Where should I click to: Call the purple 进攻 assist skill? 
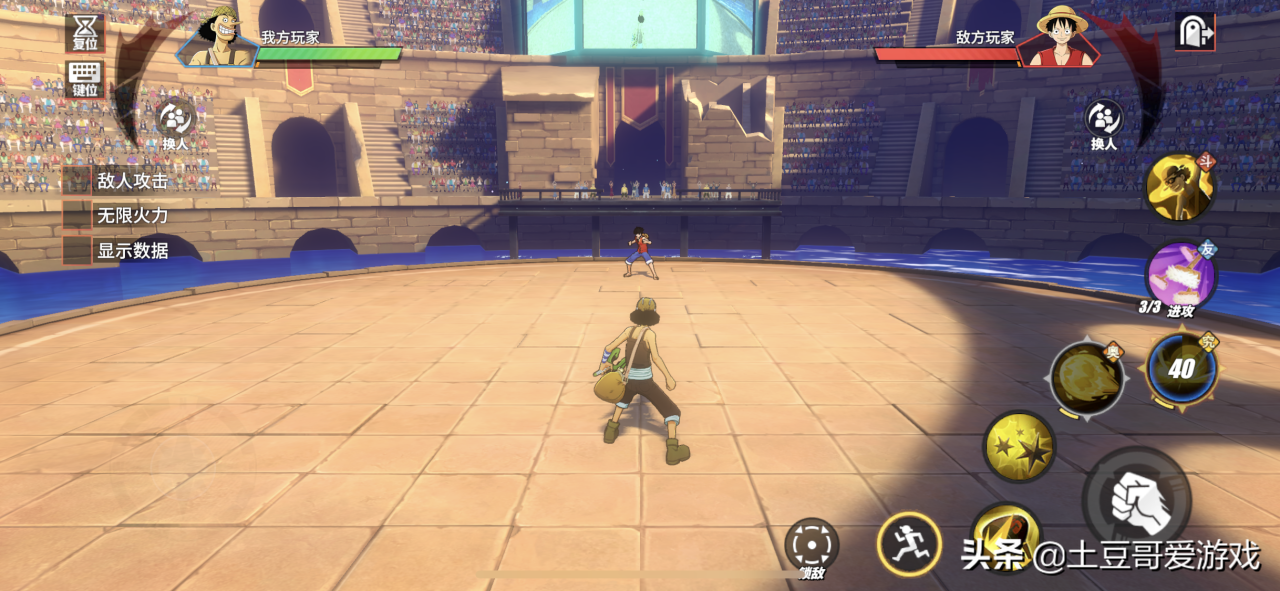(x=1180, y=276)
